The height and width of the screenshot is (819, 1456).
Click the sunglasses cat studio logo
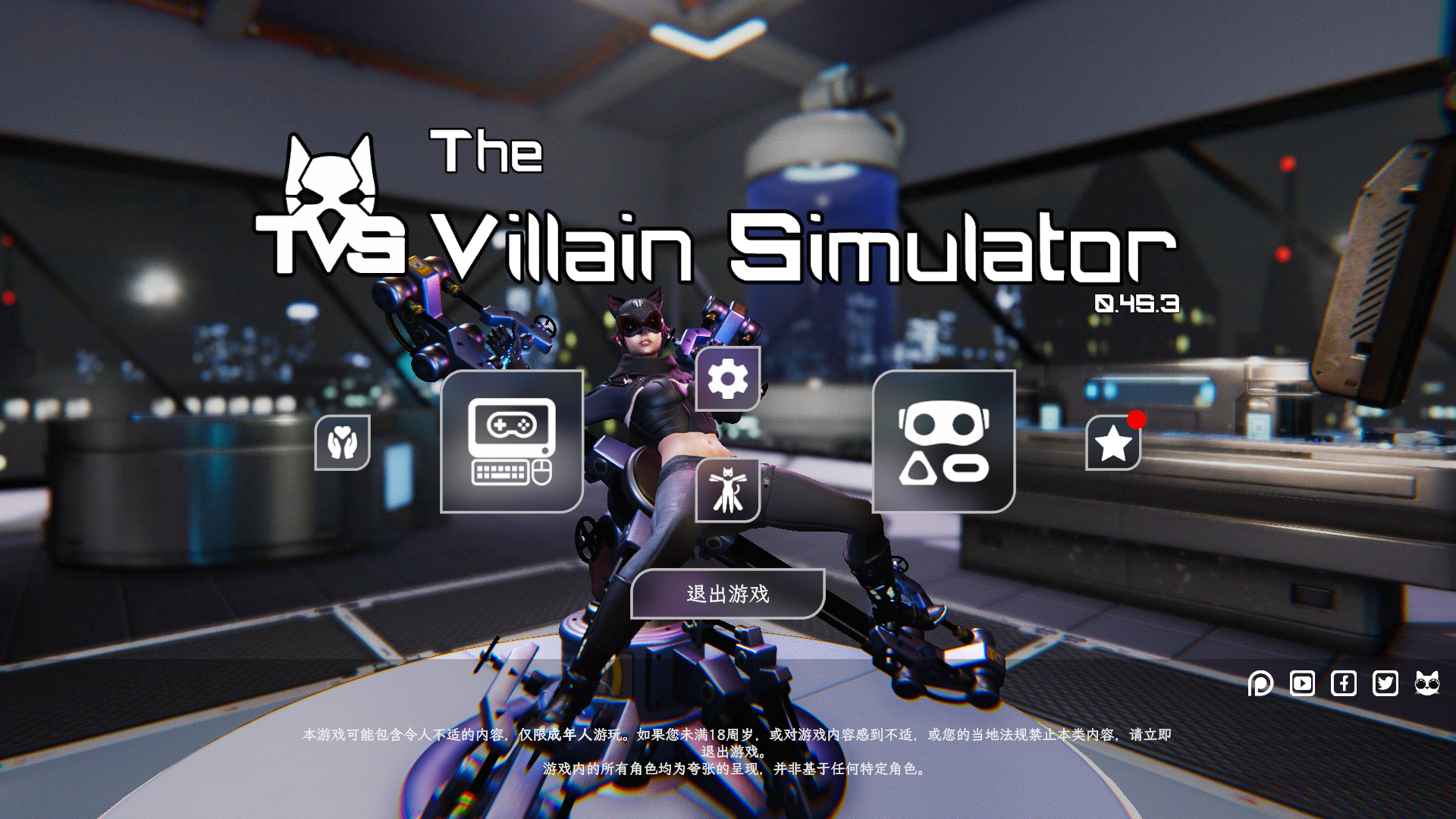(1429, 683)
